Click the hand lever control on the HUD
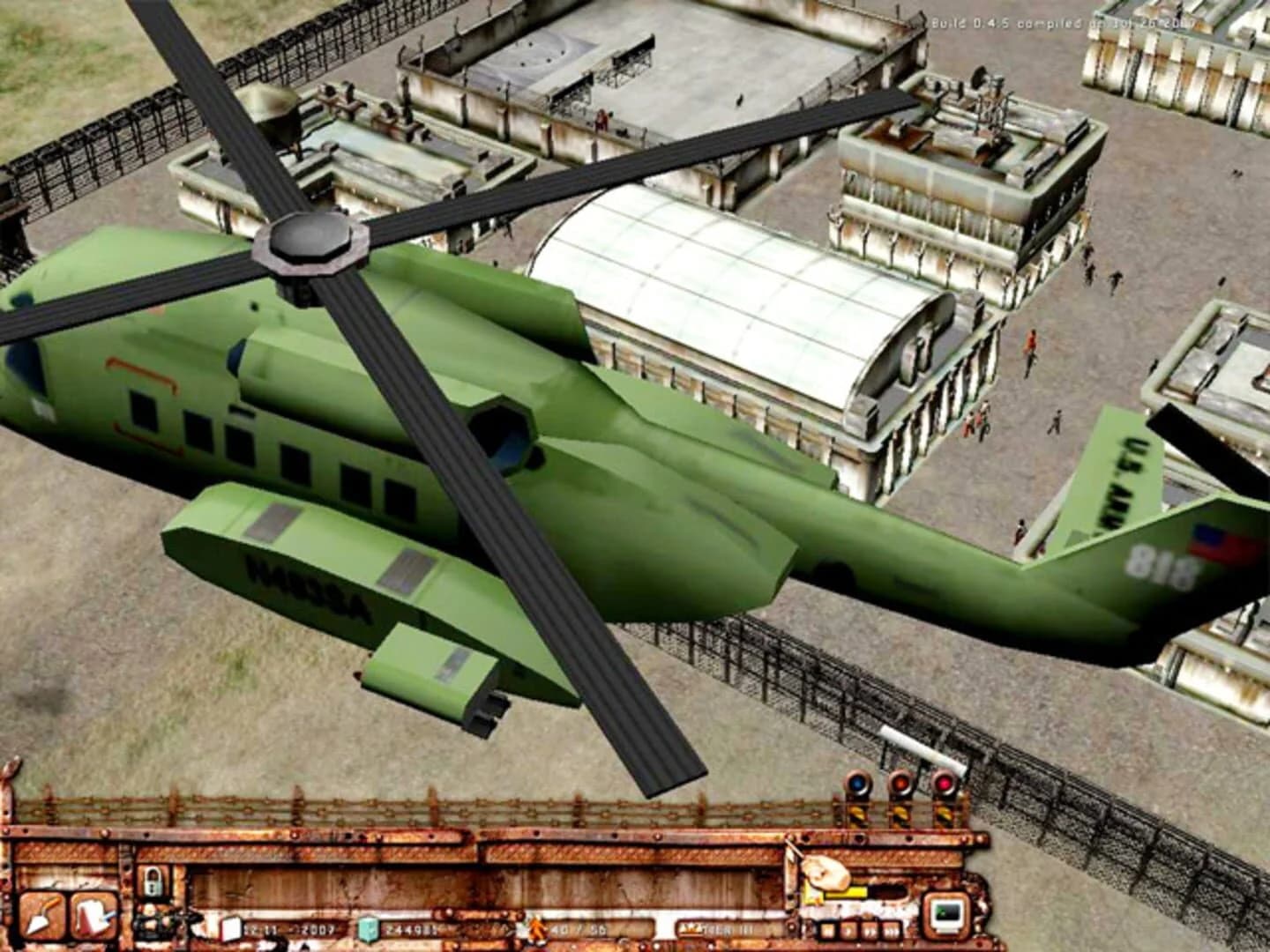Screen dimensions: 1270x952 827,873
